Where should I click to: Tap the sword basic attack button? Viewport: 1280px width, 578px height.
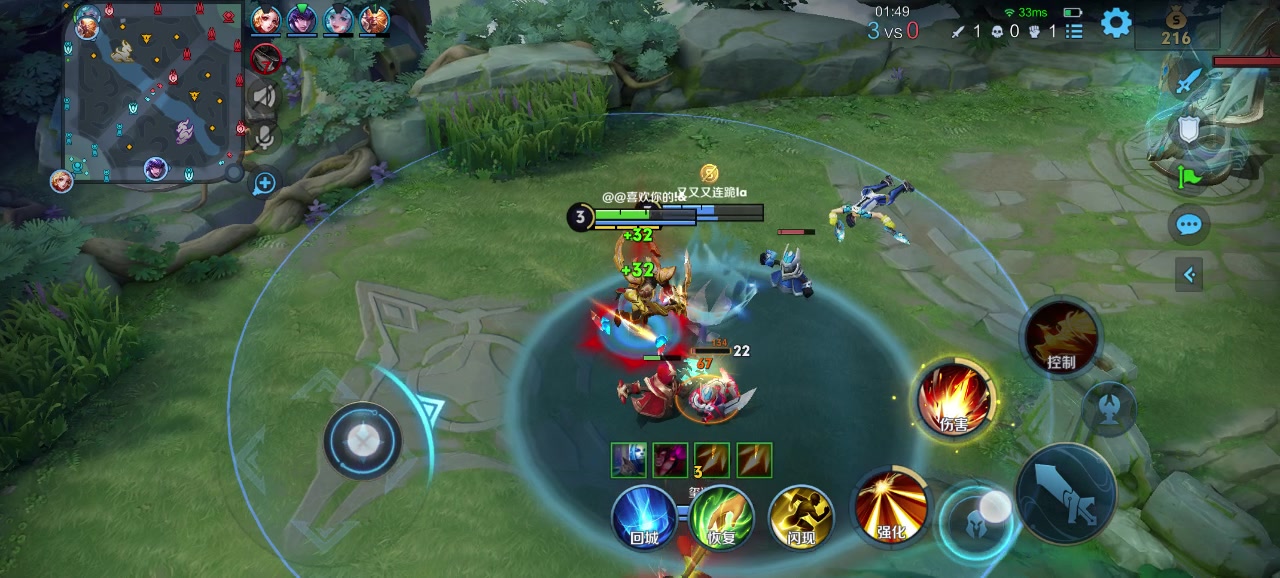tap(1066, 494)
